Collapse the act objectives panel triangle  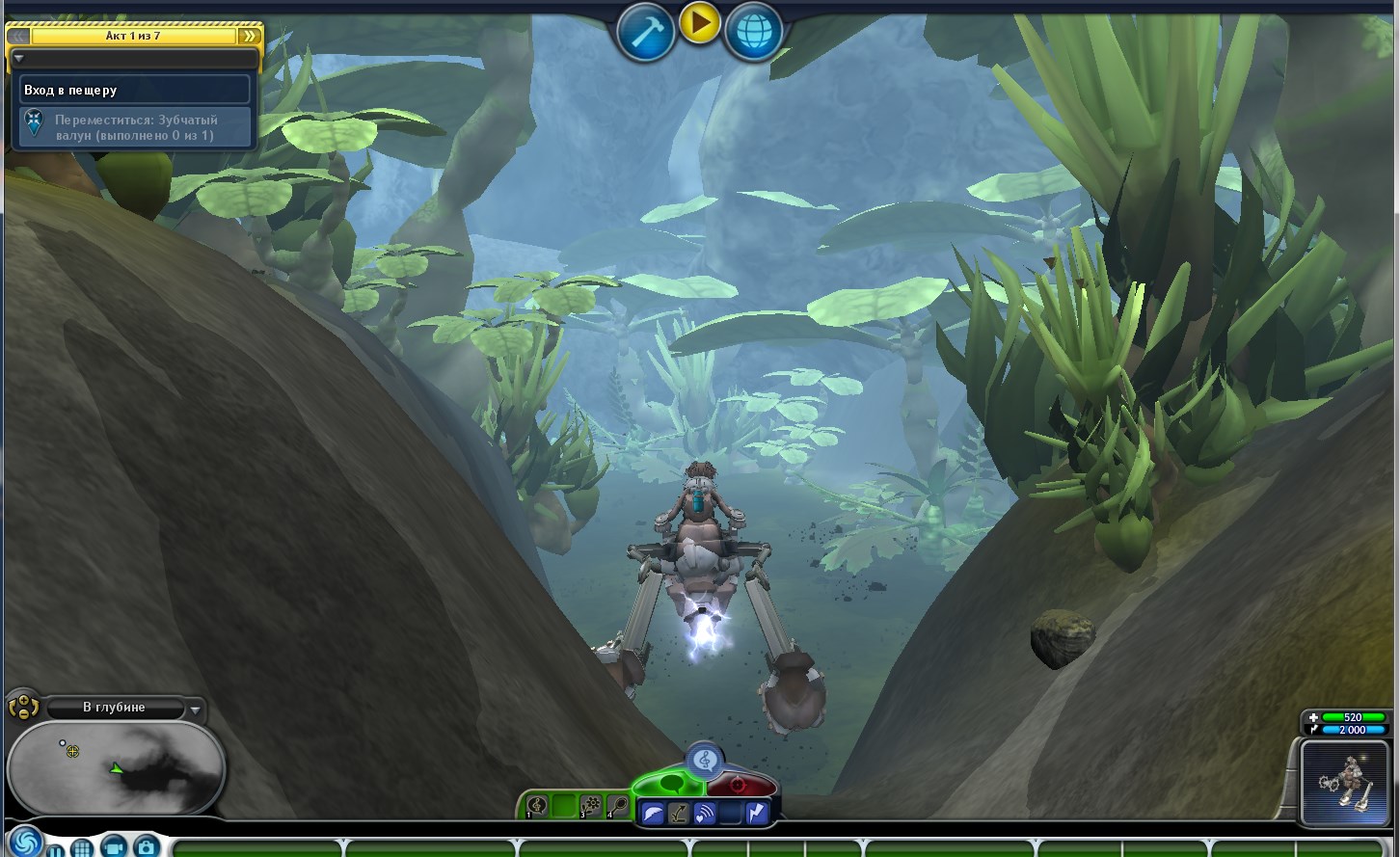pyautogui.click(x=18, y=58)
